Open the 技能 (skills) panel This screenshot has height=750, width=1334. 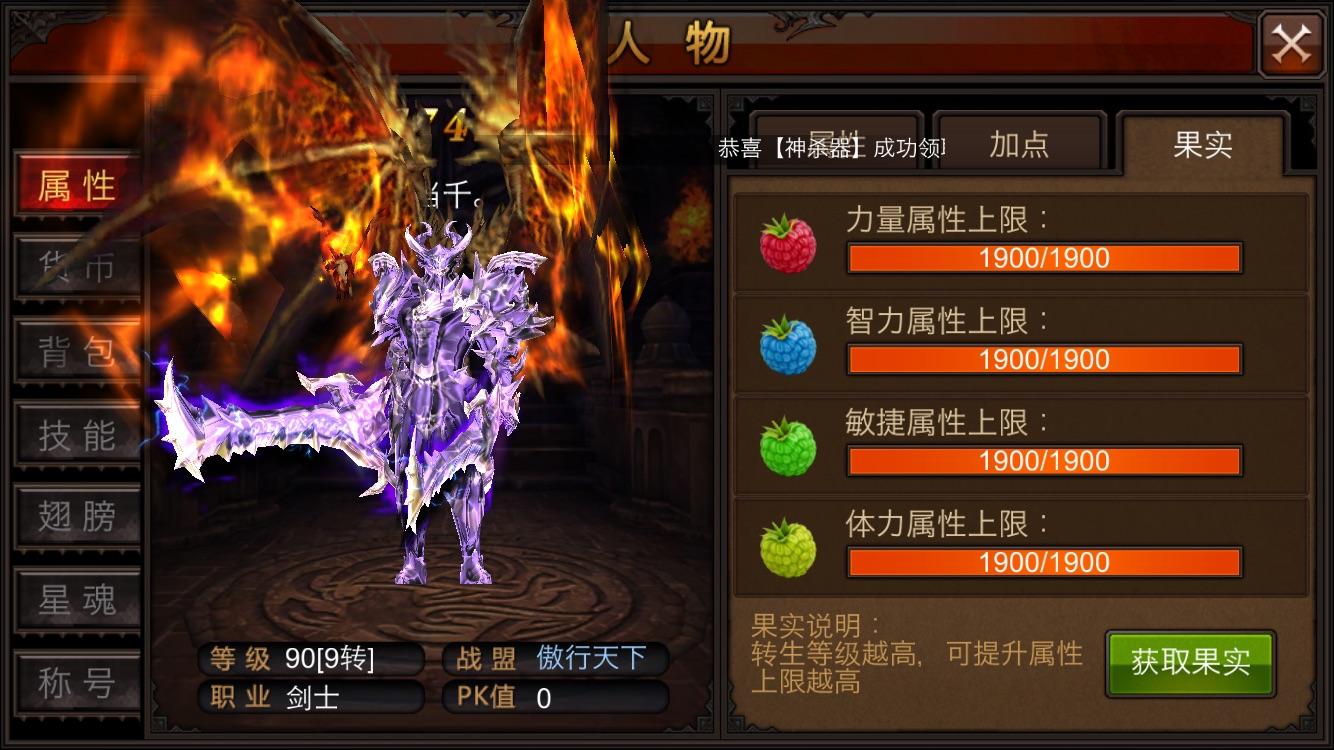[x=77, y=434]
